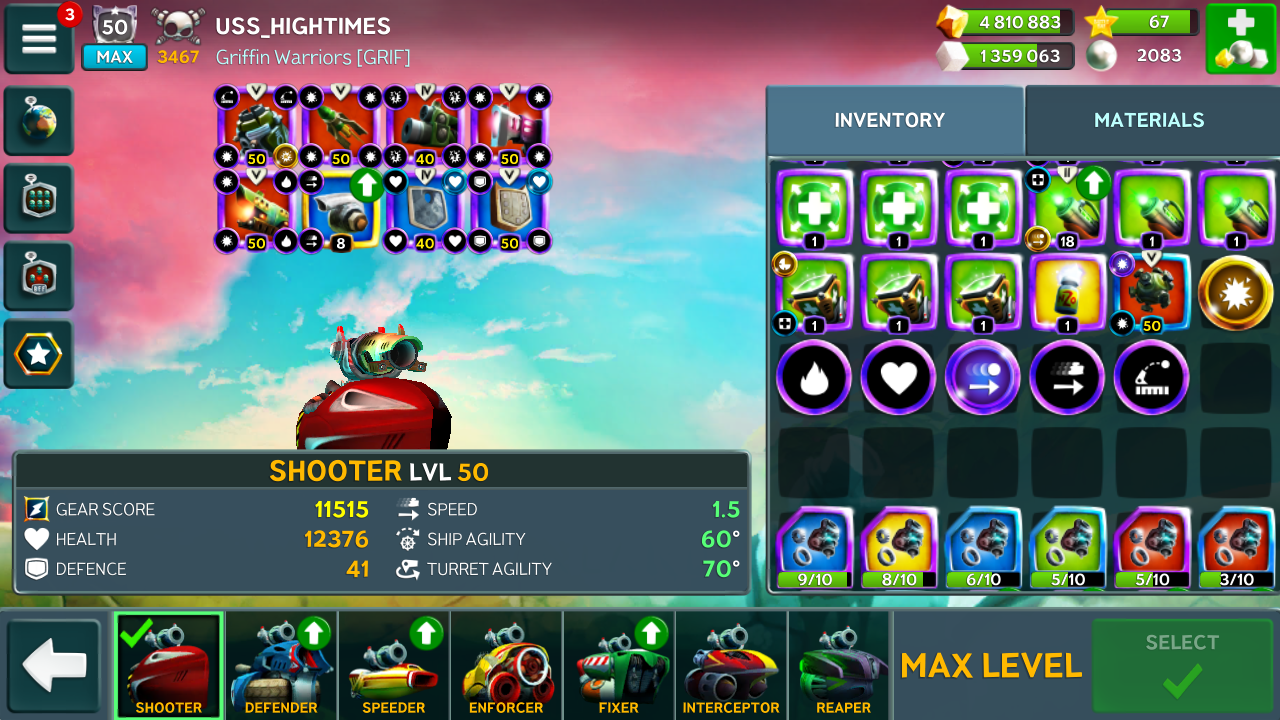This screenshot has height=720, width=1280.
Task: Choose the Speeder ship
Action: (x=394, y=666)
